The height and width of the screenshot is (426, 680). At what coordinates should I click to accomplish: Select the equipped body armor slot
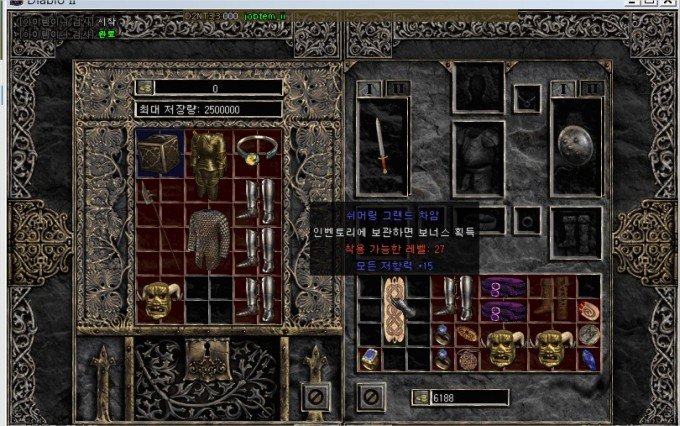(477, 159)
